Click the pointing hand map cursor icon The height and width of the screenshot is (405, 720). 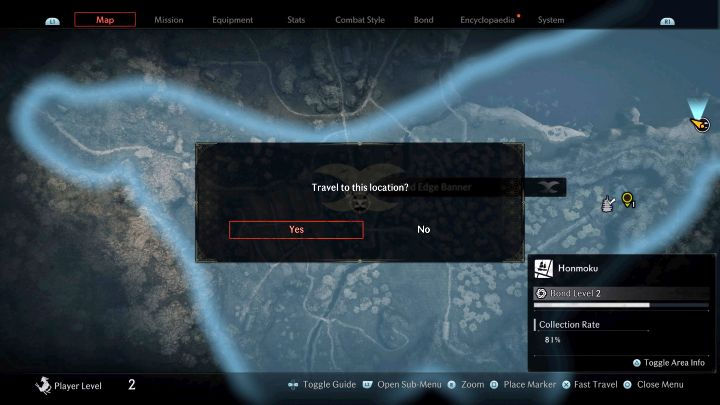click(607, 204)
